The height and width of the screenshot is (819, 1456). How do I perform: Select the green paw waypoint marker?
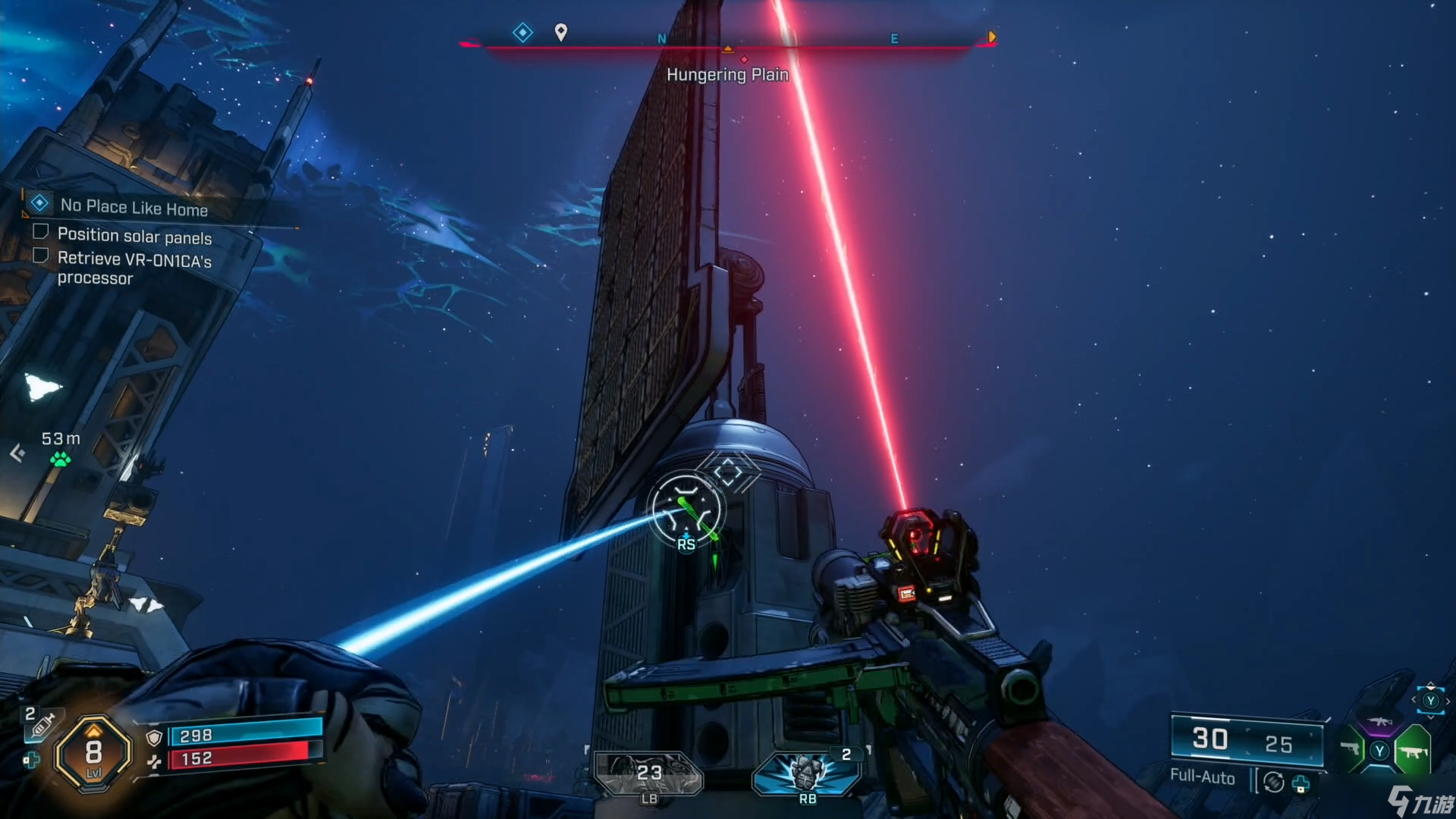point(60,459)
